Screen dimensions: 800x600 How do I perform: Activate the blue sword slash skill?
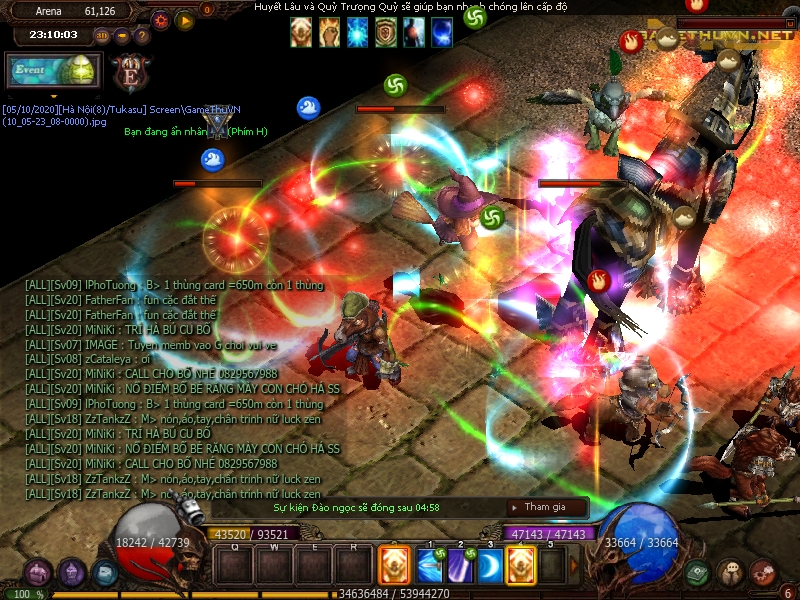[429, 566]
